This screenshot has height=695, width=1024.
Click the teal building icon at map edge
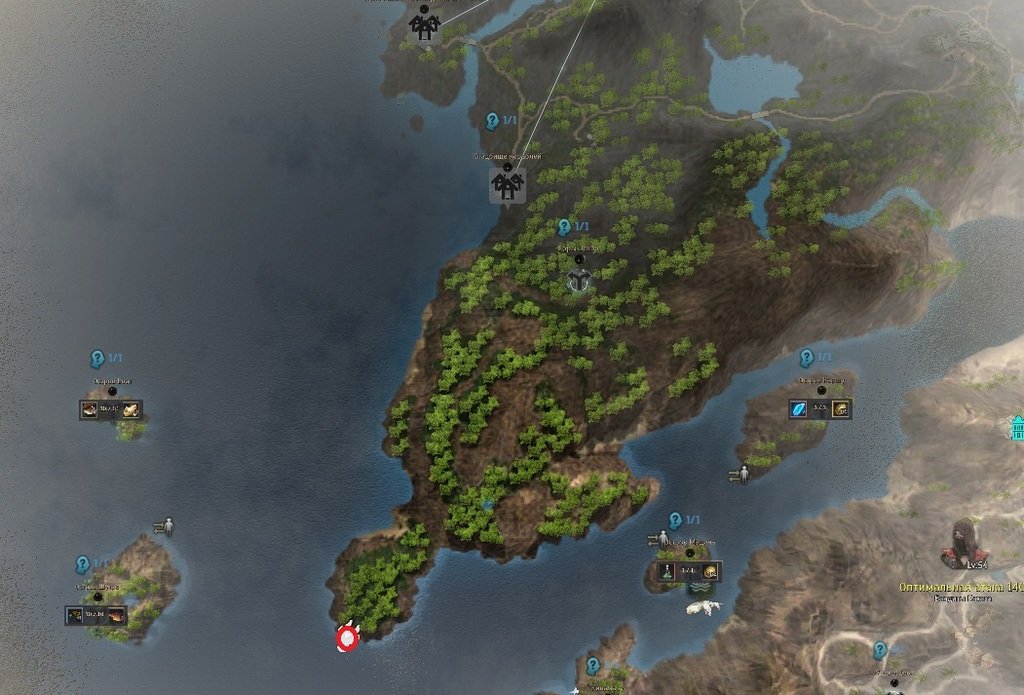click(1017, 428)
